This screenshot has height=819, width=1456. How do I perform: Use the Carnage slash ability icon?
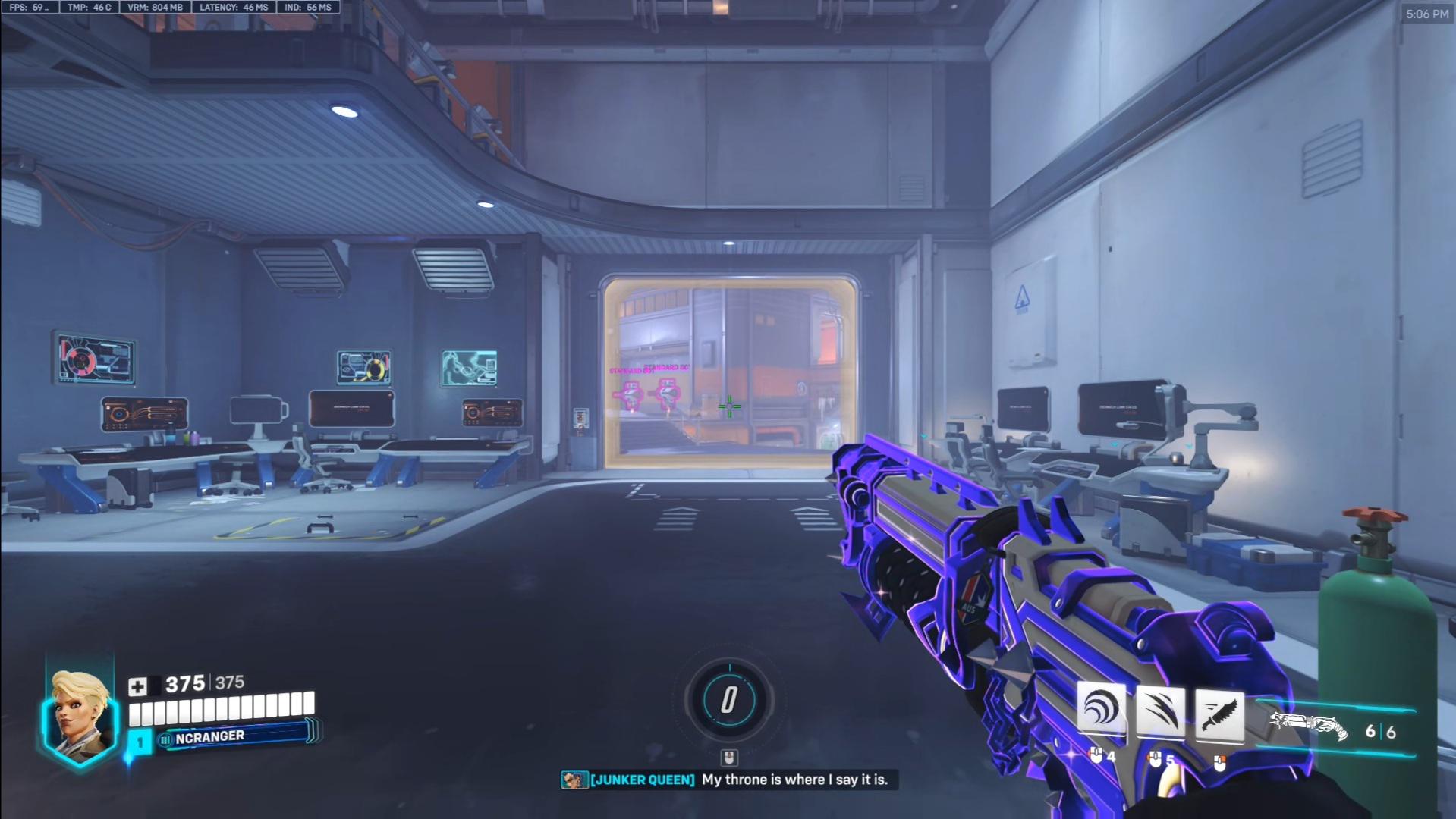(1160, 712)
